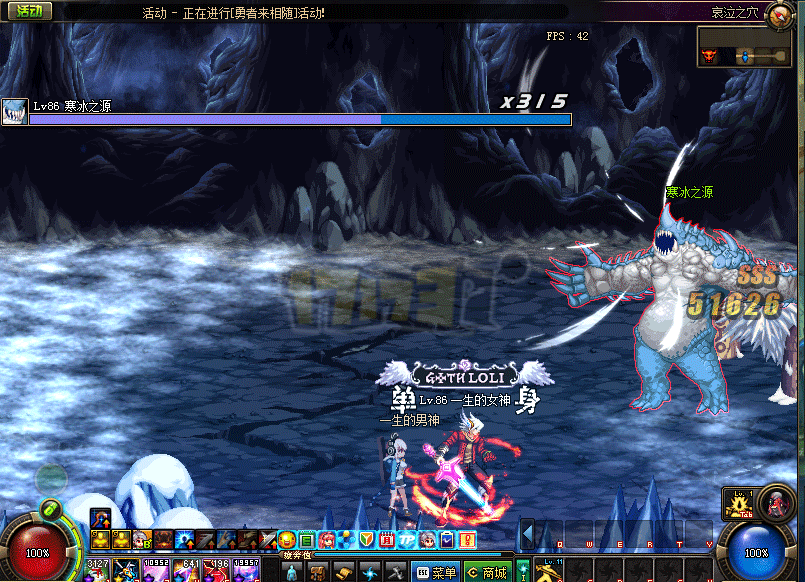The height and width of the screenshot is (582, 805).
Task: Click the pink-haired girl icon
Action: (x=327, y=540)
